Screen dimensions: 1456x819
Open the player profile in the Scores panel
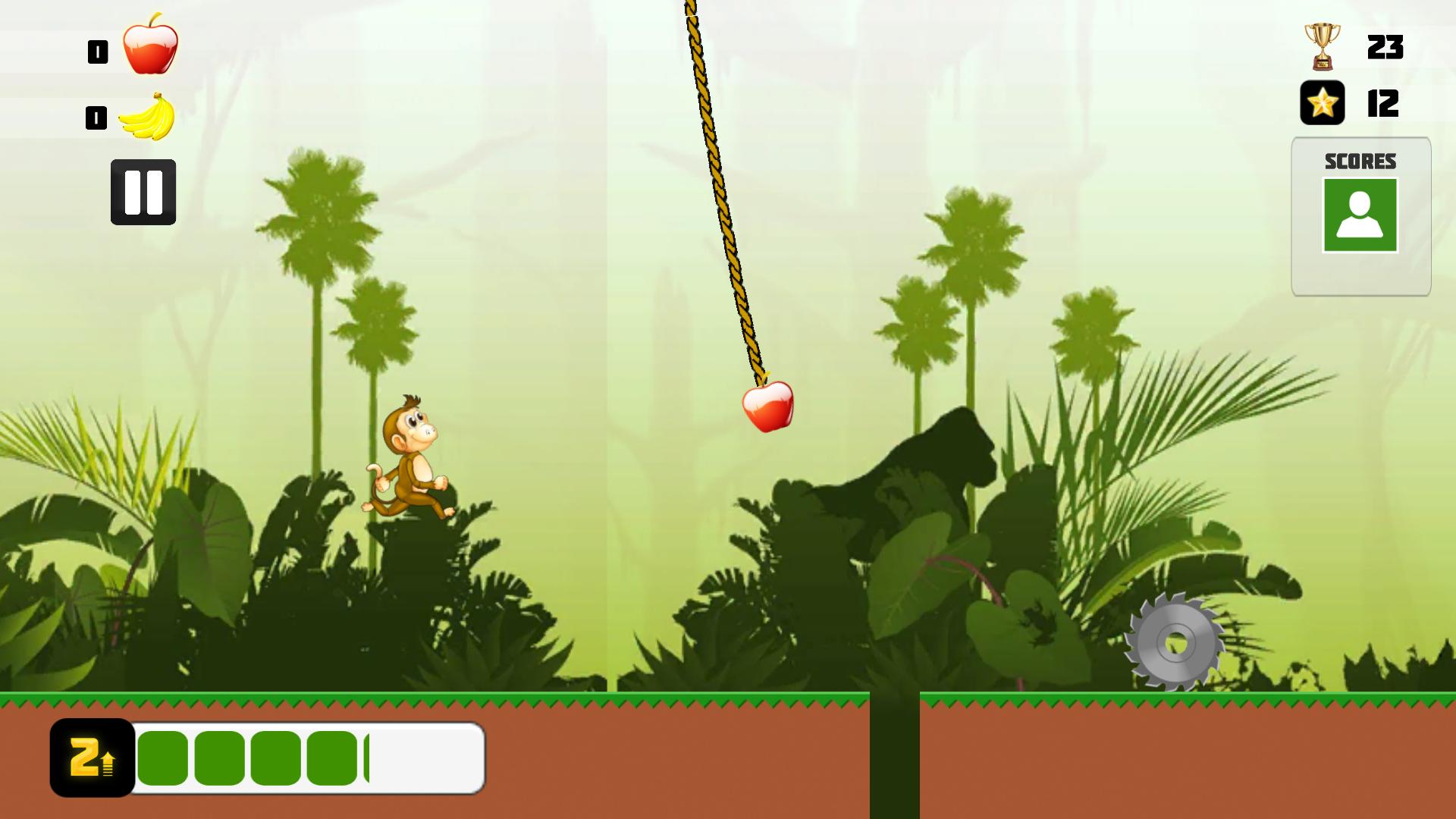point(1361,216)
